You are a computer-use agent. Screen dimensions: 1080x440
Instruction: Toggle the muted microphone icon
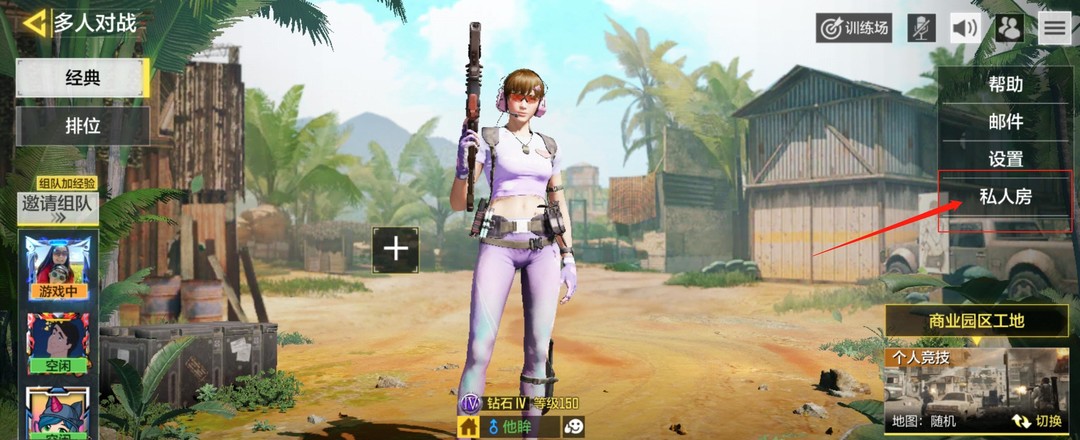921,28
